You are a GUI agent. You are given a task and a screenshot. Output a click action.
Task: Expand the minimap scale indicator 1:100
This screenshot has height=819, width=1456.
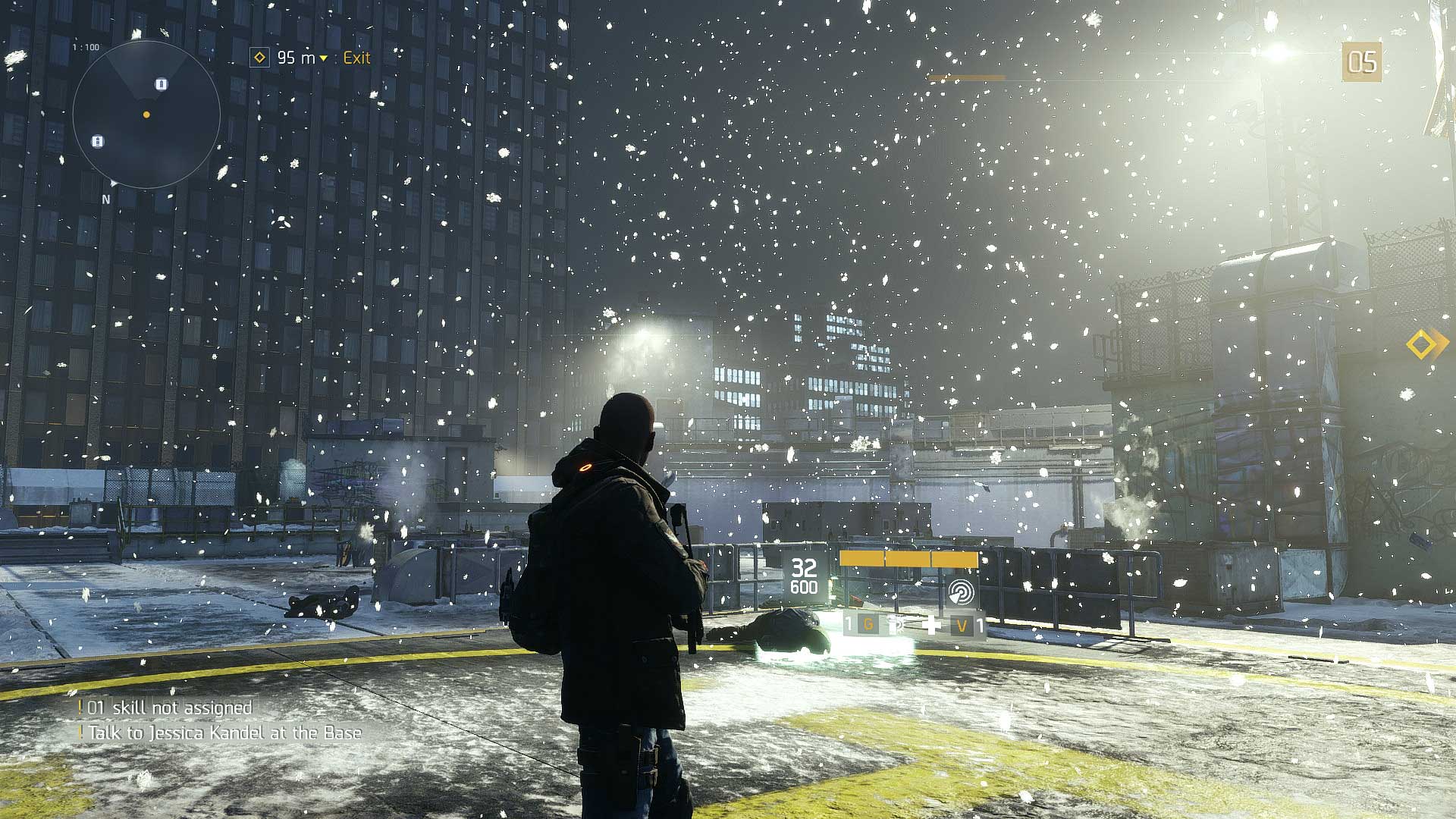coord(85,45)
